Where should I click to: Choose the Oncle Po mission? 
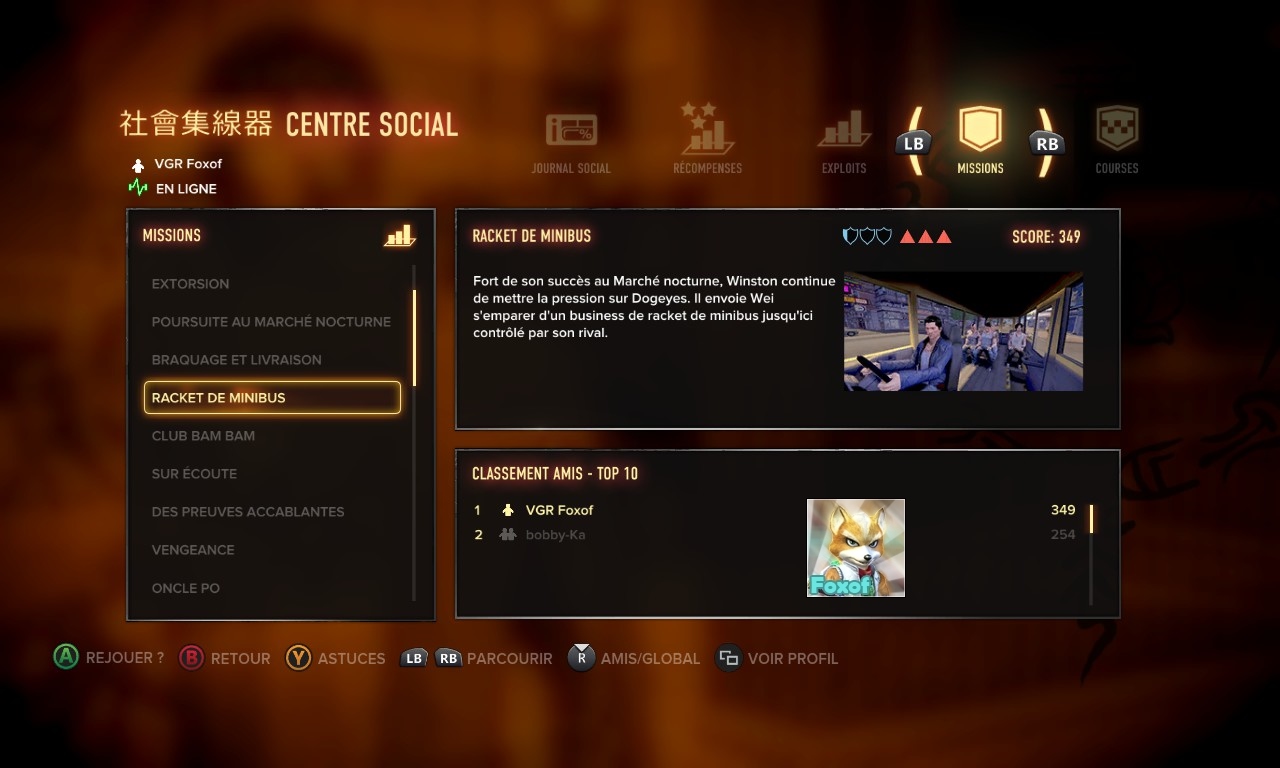point(186,588)
